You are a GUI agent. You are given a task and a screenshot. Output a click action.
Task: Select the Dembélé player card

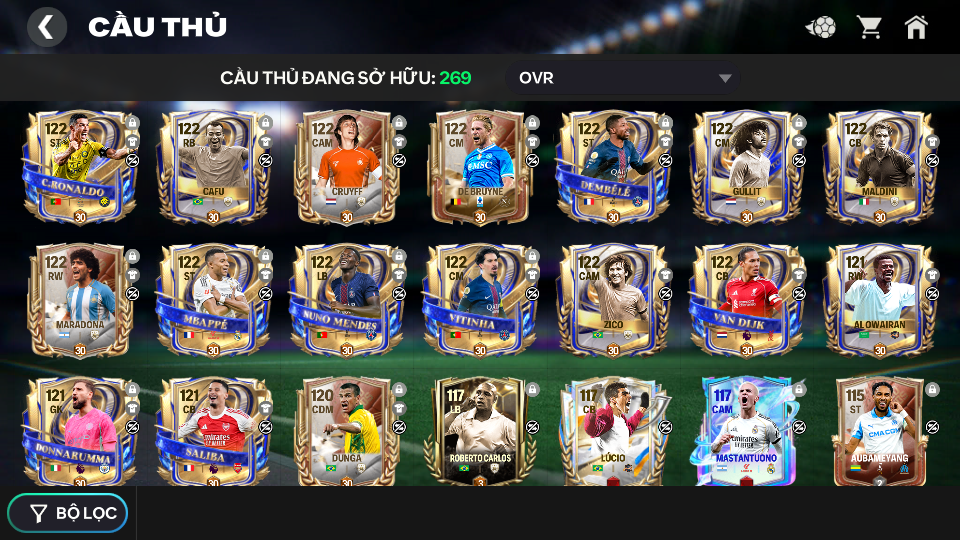pyautogui.click(x=612, y=167)
